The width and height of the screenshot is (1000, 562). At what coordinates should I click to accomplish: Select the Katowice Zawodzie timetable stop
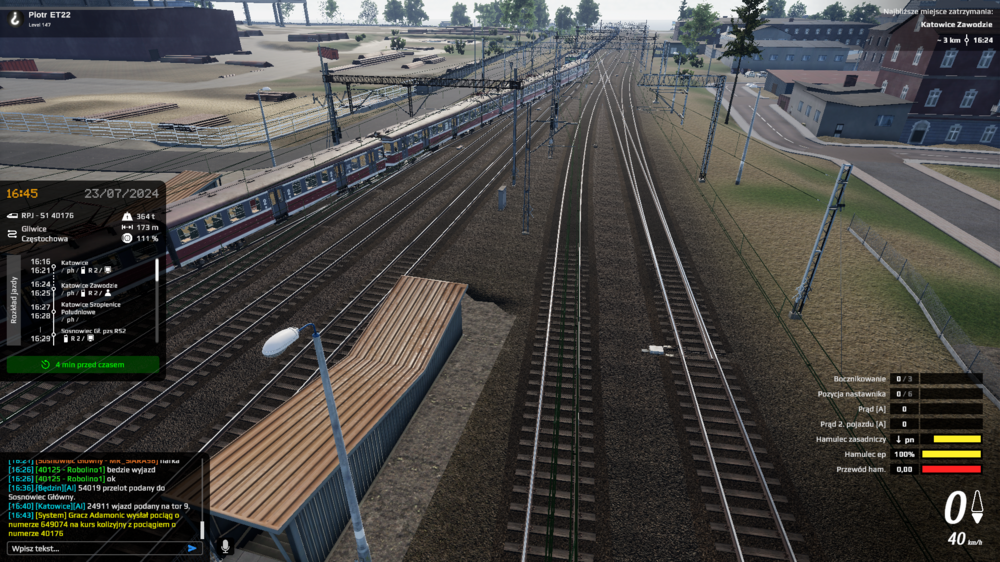click(89, 285)
